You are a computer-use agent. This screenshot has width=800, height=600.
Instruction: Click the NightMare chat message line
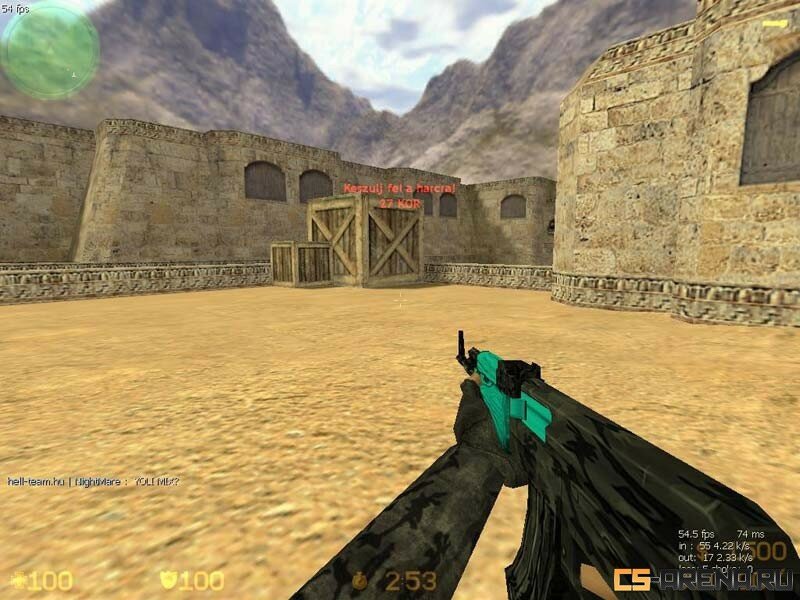pos(94,481)
